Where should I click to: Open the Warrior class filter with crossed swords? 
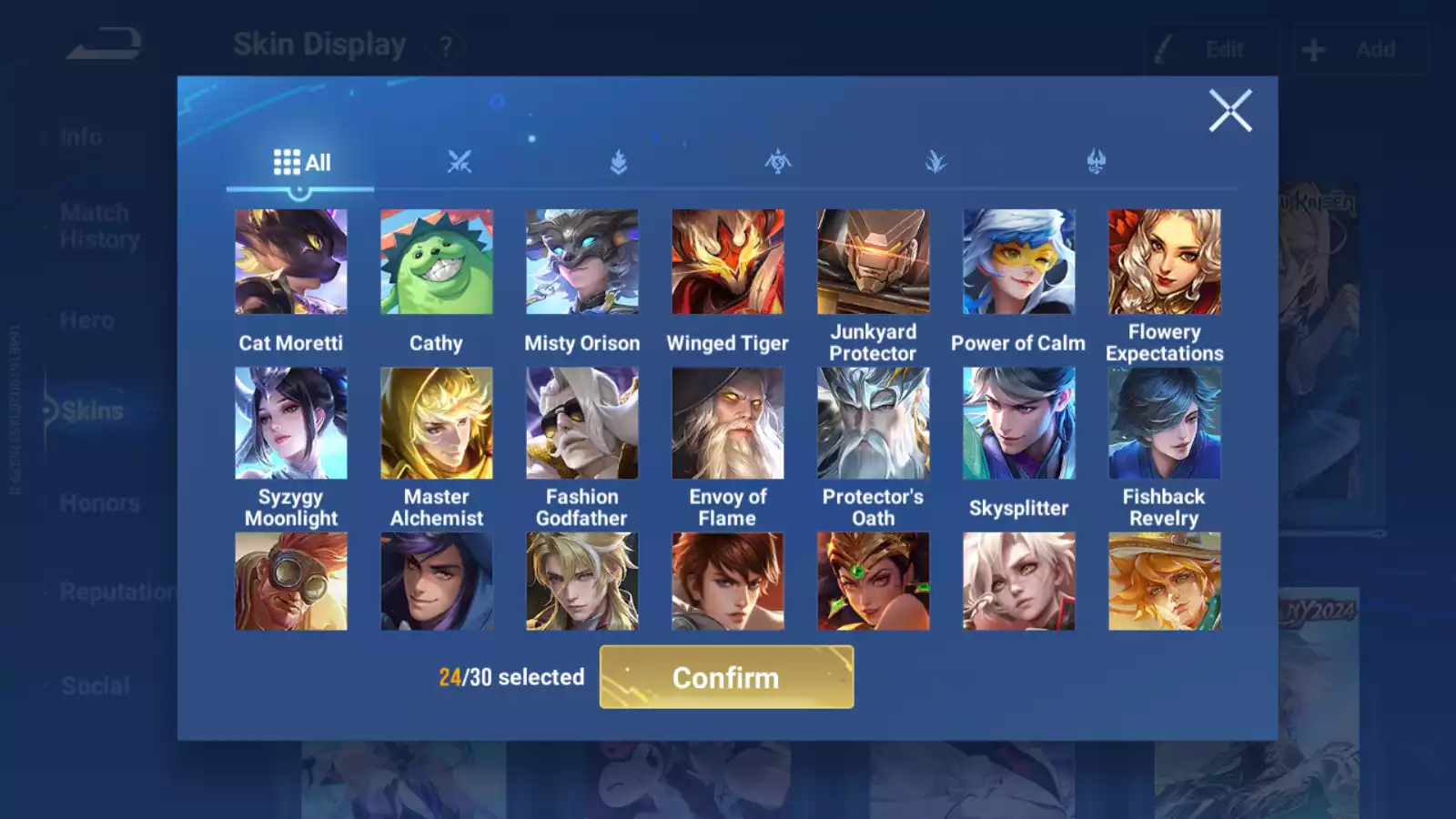460,161
